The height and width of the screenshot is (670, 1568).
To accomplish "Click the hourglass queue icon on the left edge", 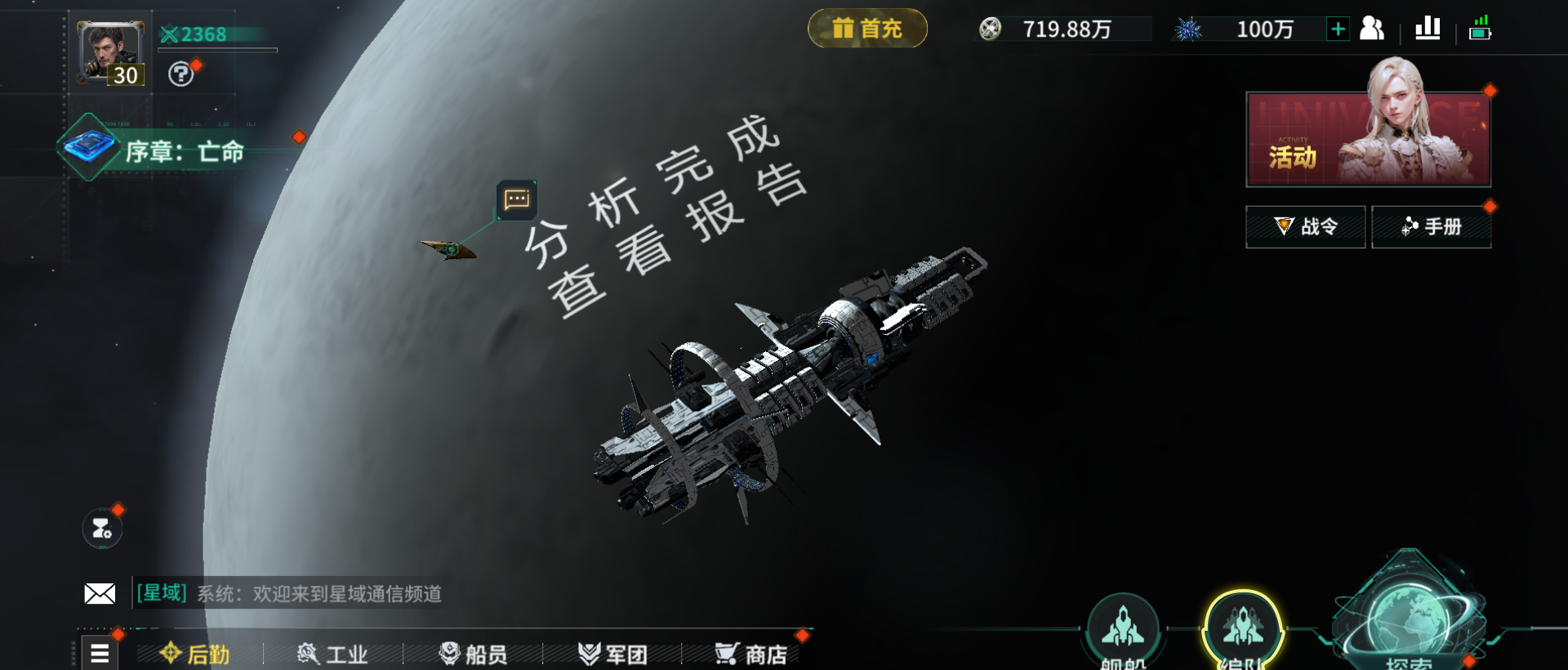I will pyautogui.click(x=104, y=528).
